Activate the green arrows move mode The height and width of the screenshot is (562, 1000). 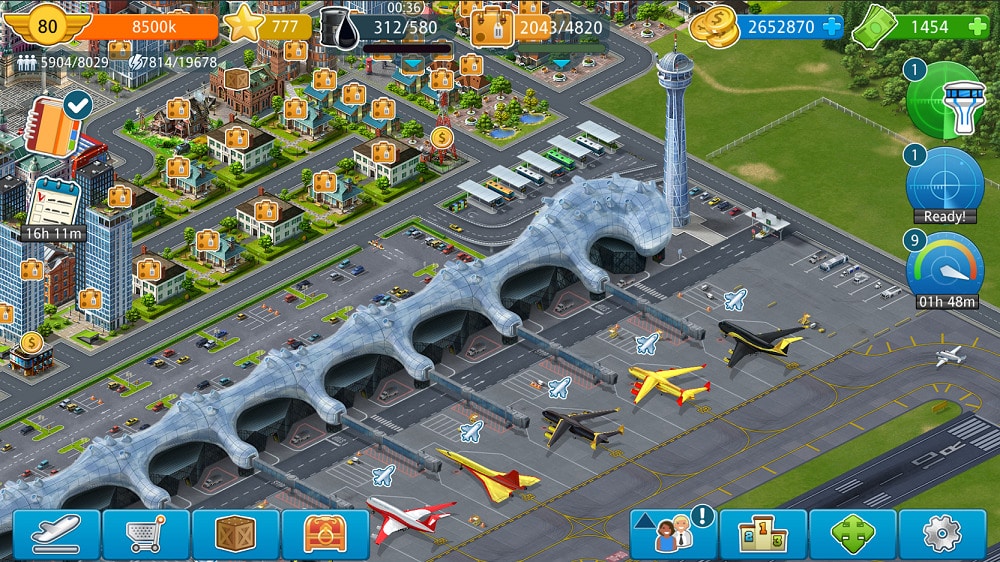coord(853,535)
